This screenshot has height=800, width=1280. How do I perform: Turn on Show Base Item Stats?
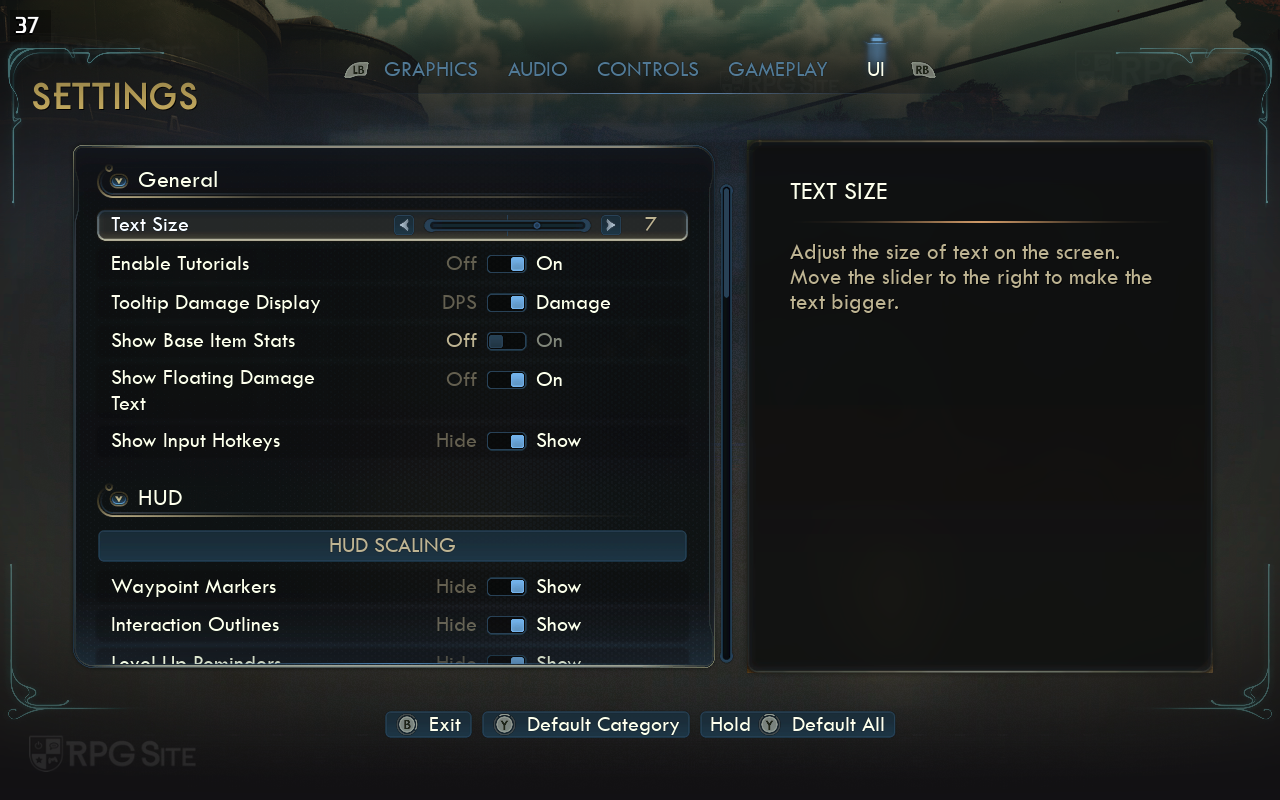(x=506, y=341)
